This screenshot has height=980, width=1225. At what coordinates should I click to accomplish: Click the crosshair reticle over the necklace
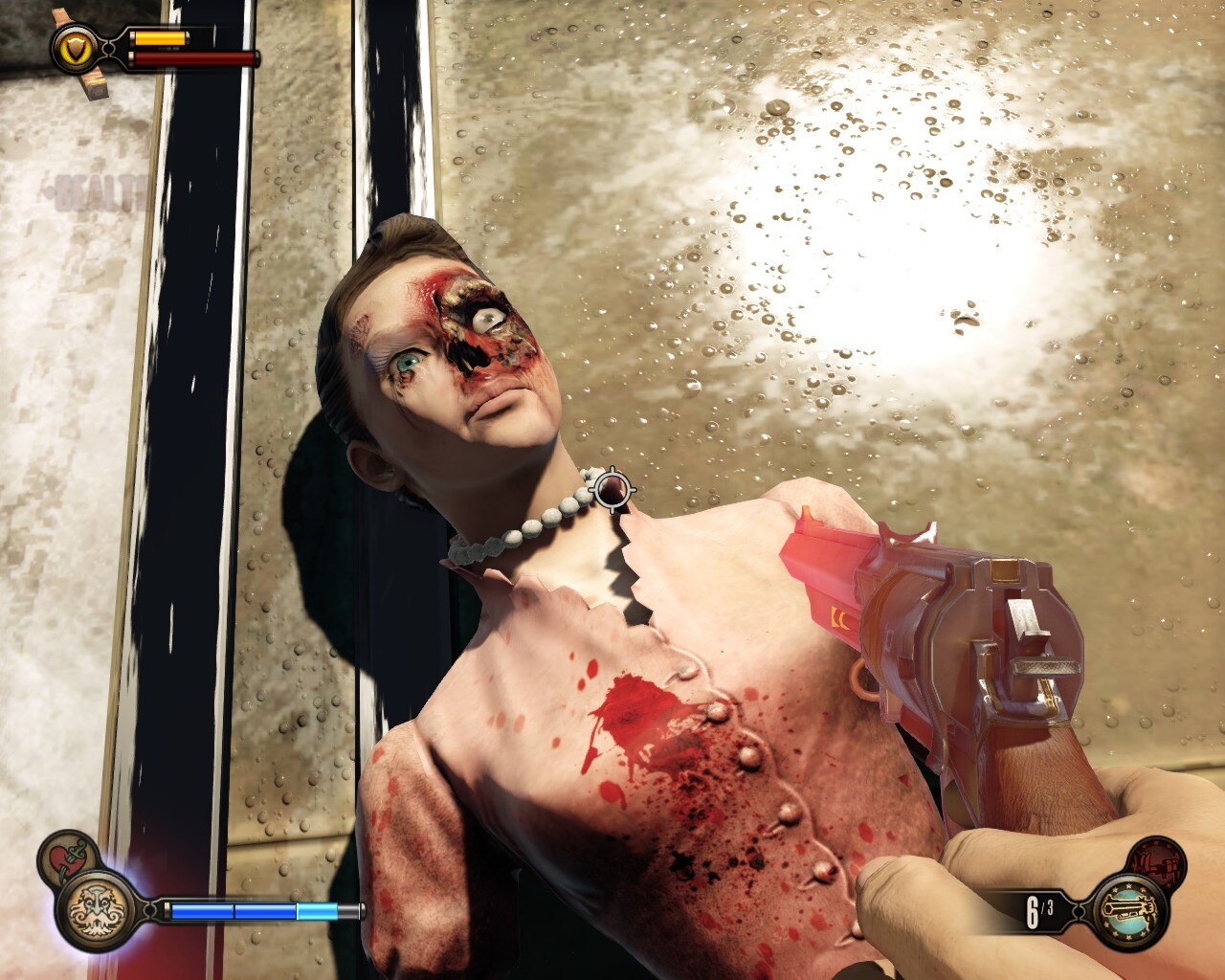click(611, 489)
